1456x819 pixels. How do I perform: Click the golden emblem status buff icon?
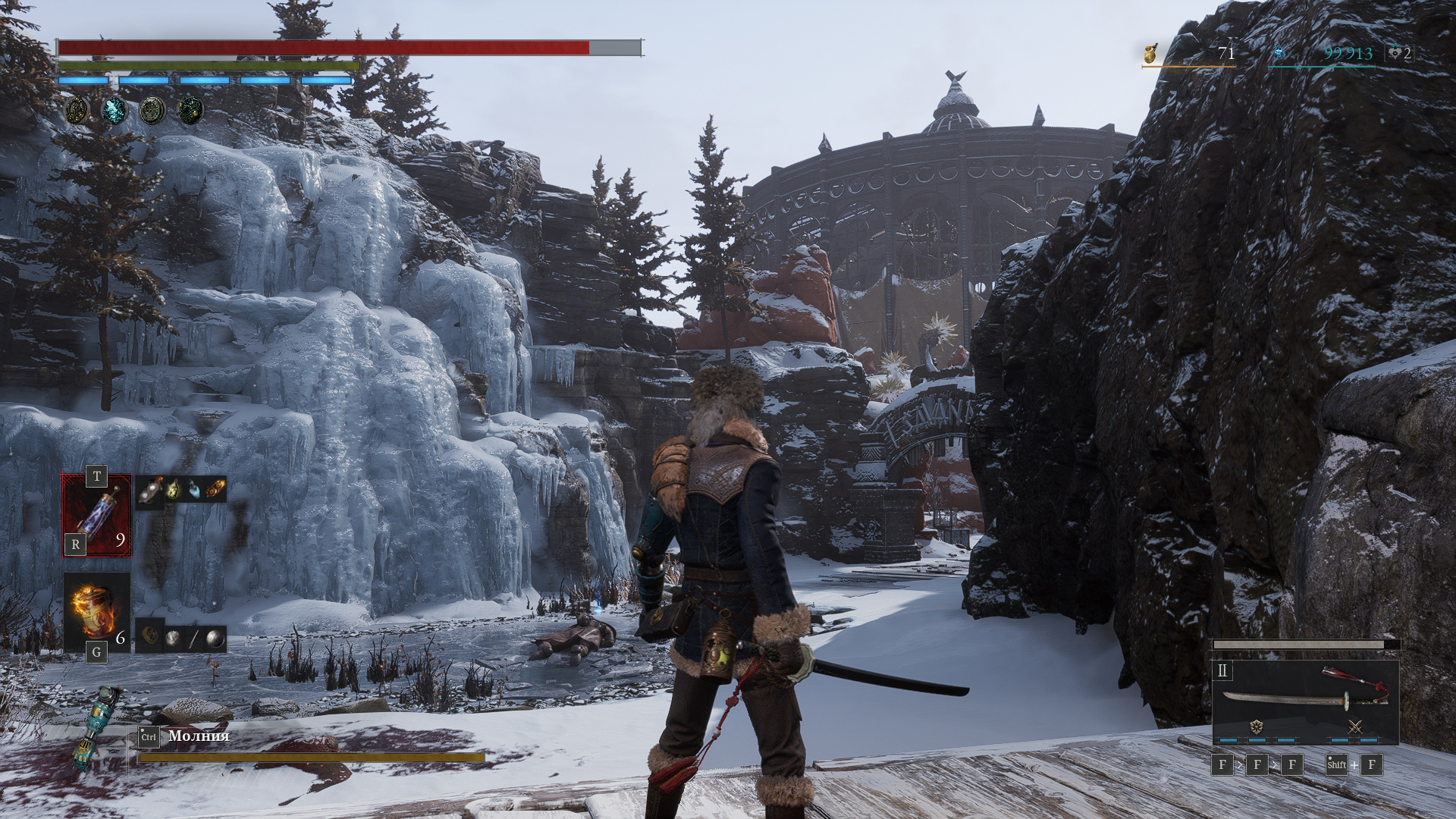[77, 111]
